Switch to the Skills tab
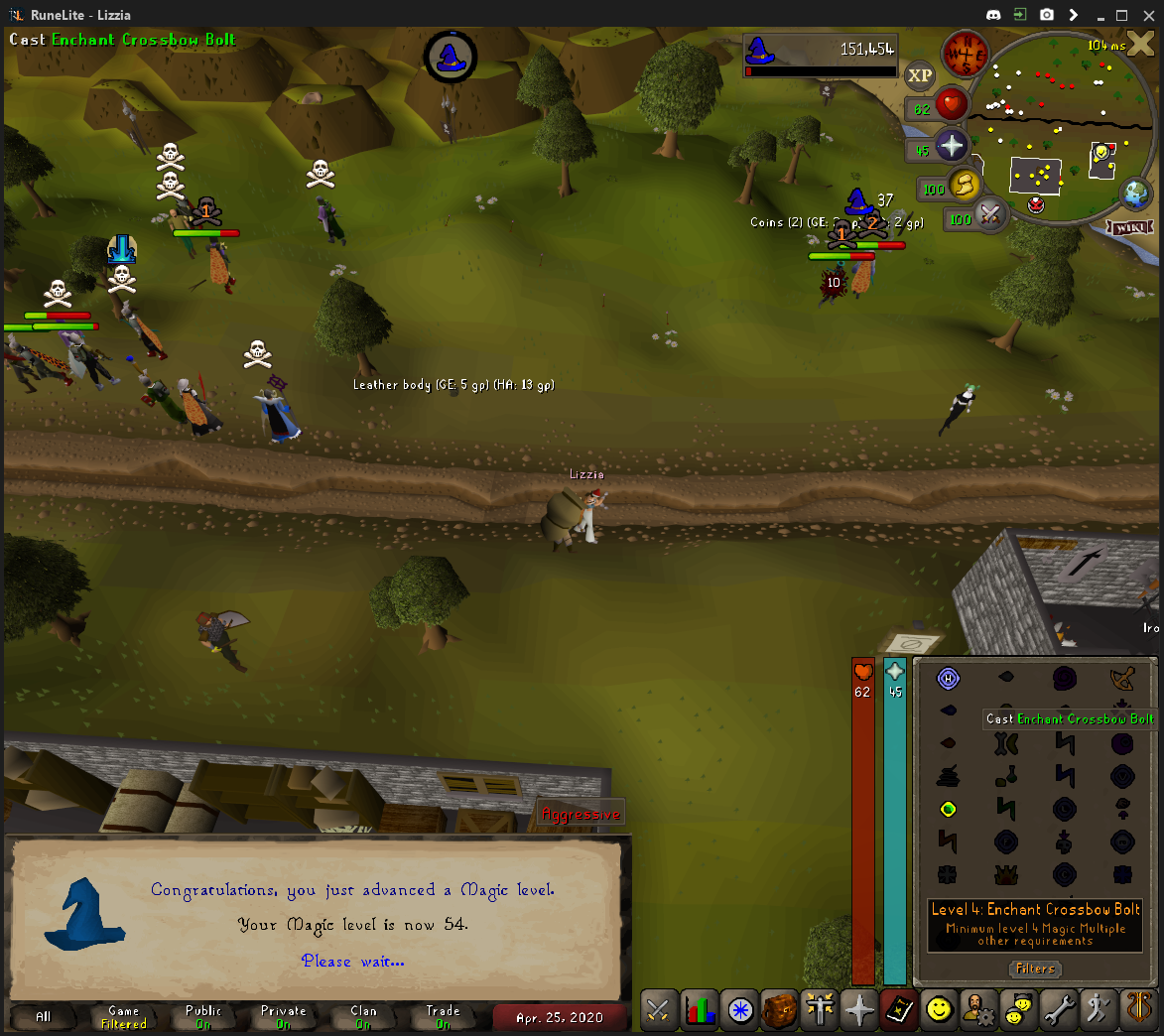This screenshot has height=1036, width=1164. [700, 1010]
